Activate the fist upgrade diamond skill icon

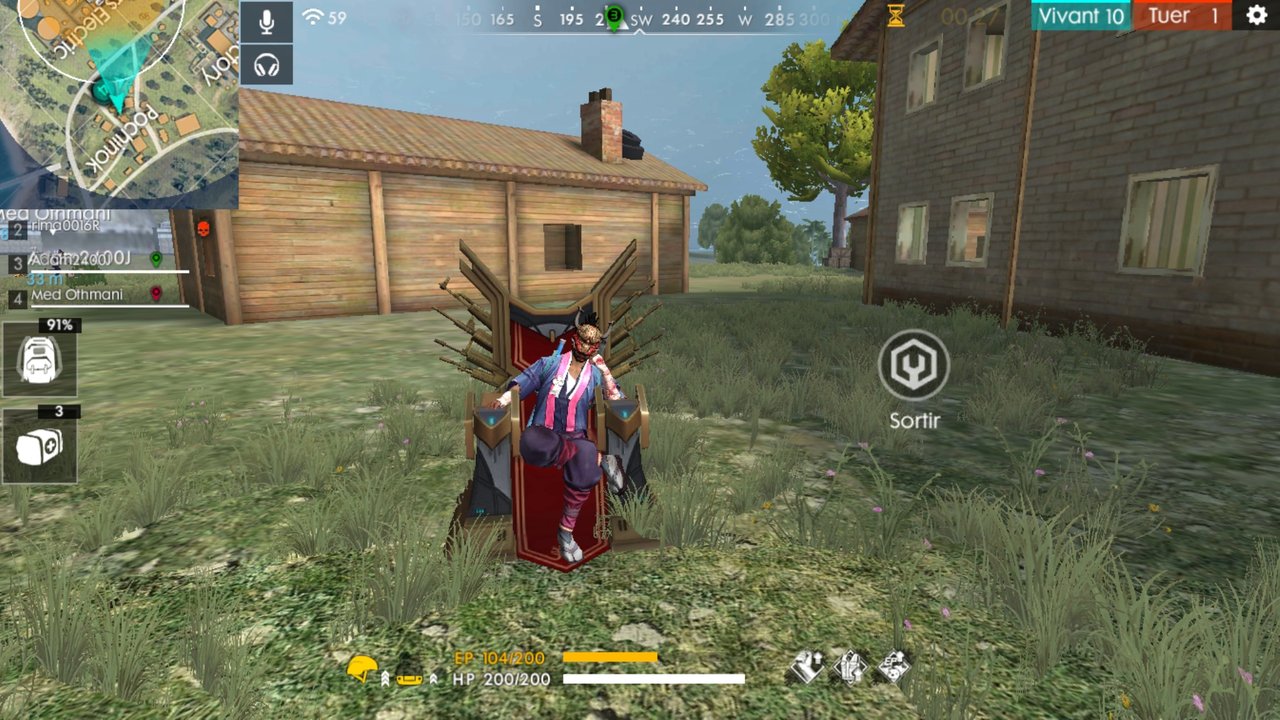click(x=808, y=664)
